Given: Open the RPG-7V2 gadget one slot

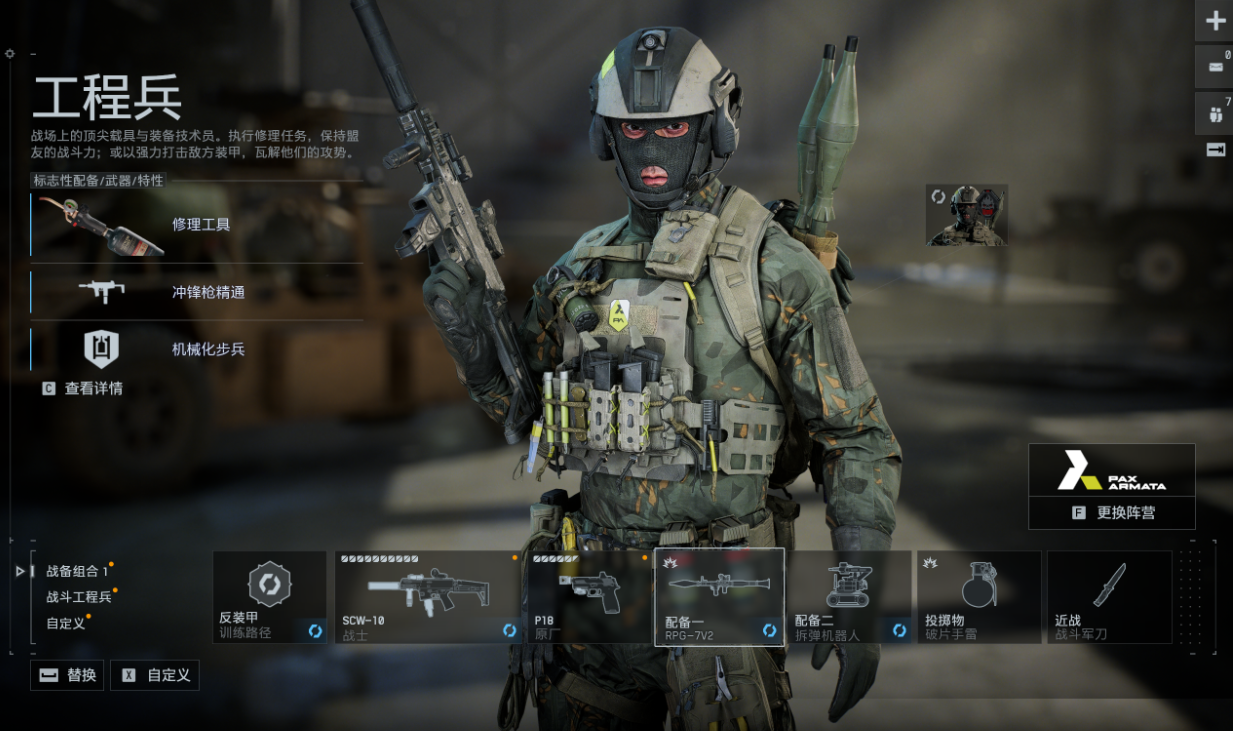Looking at the screenshot, I should pos(719,597).
